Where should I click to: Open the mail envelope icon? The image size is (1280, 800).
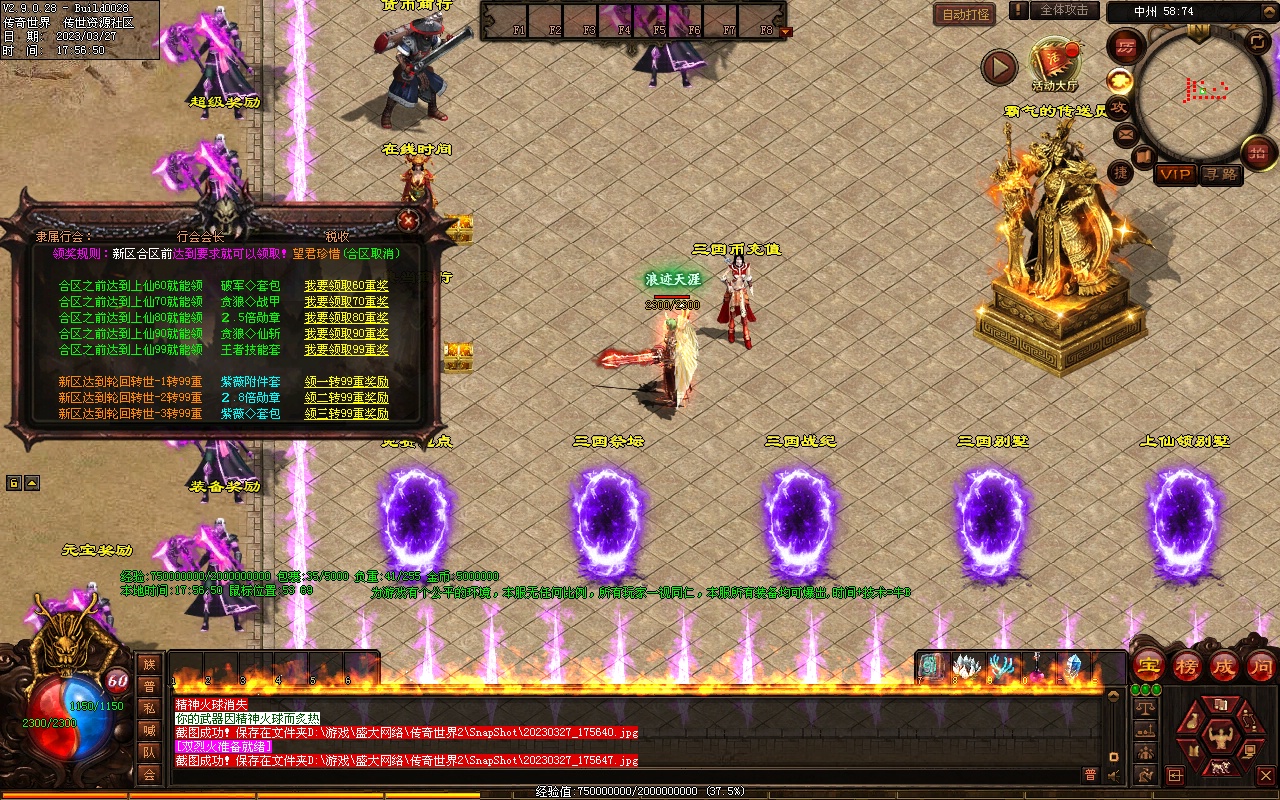1125,133
